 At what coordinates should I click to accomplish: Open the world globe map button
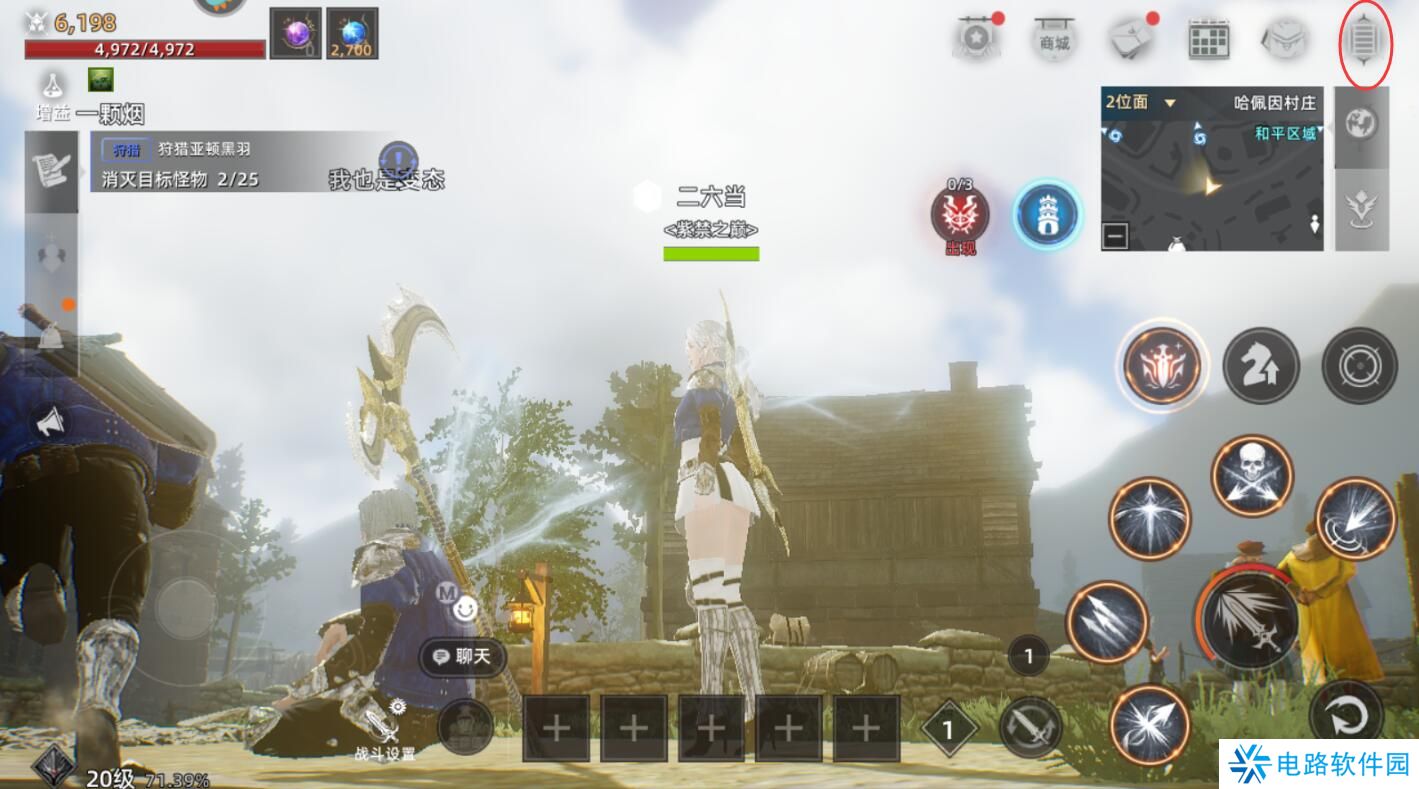1362,124
